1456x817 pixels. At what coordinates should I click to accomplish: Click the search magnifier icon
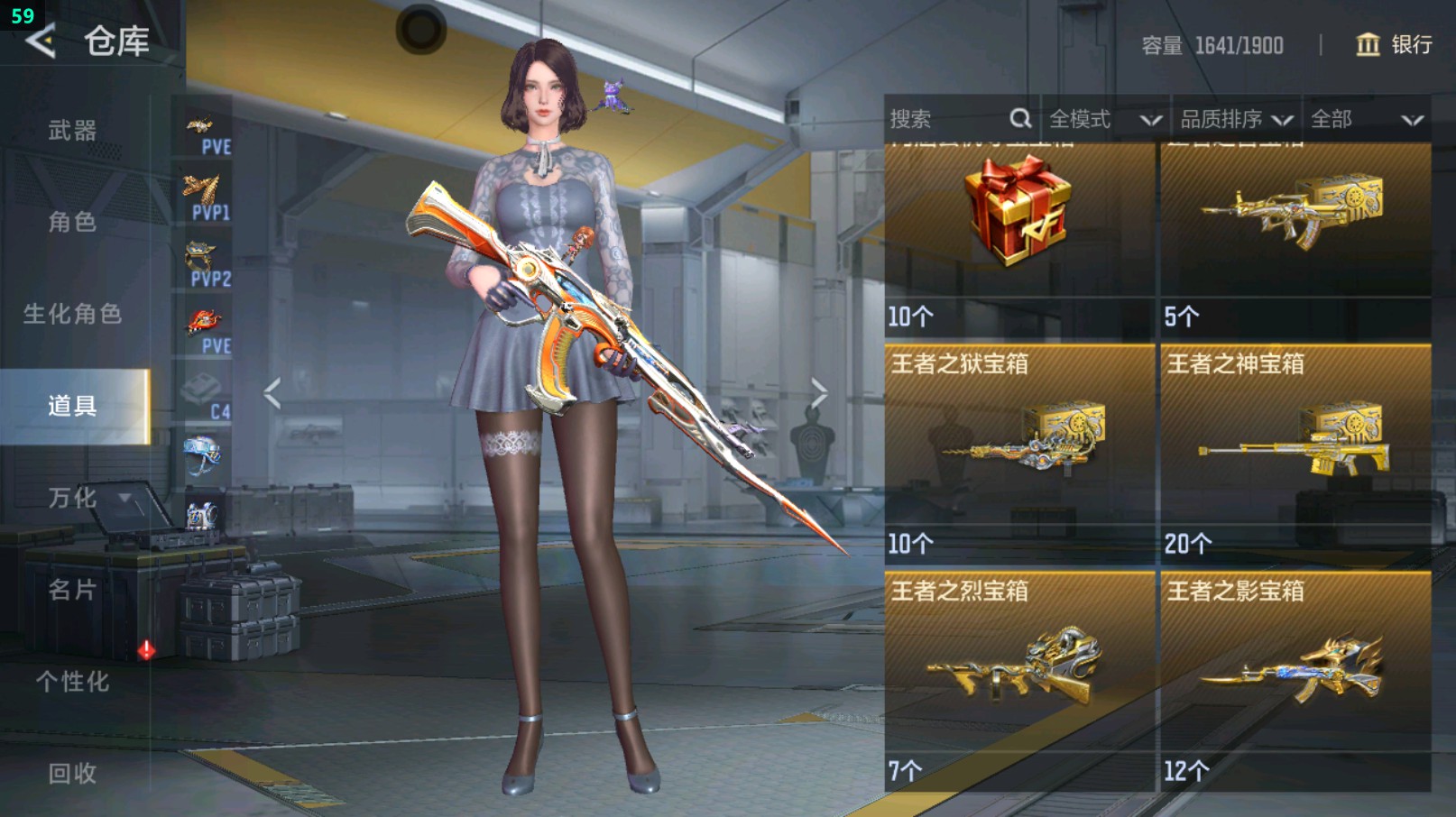(x=1020, y=118)
